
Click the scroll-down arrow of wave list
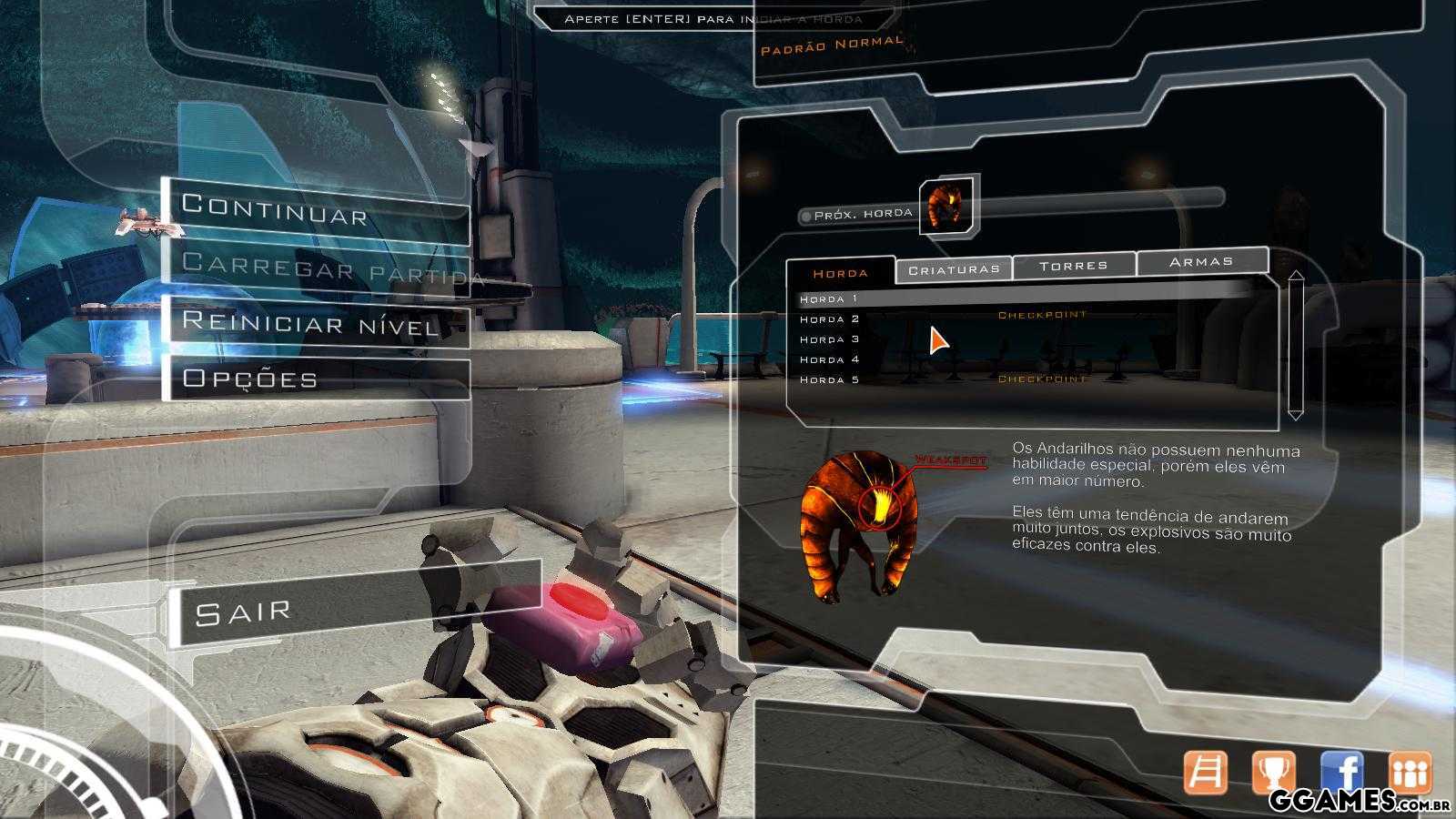tap(1296, 414)
